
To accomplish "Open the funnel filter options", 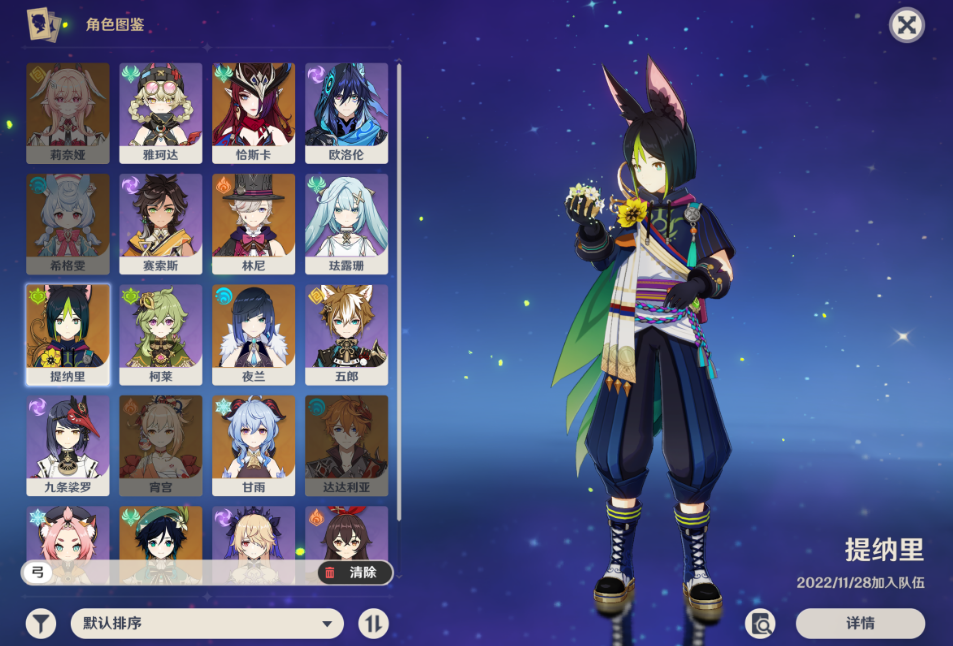I will (40, 623).
